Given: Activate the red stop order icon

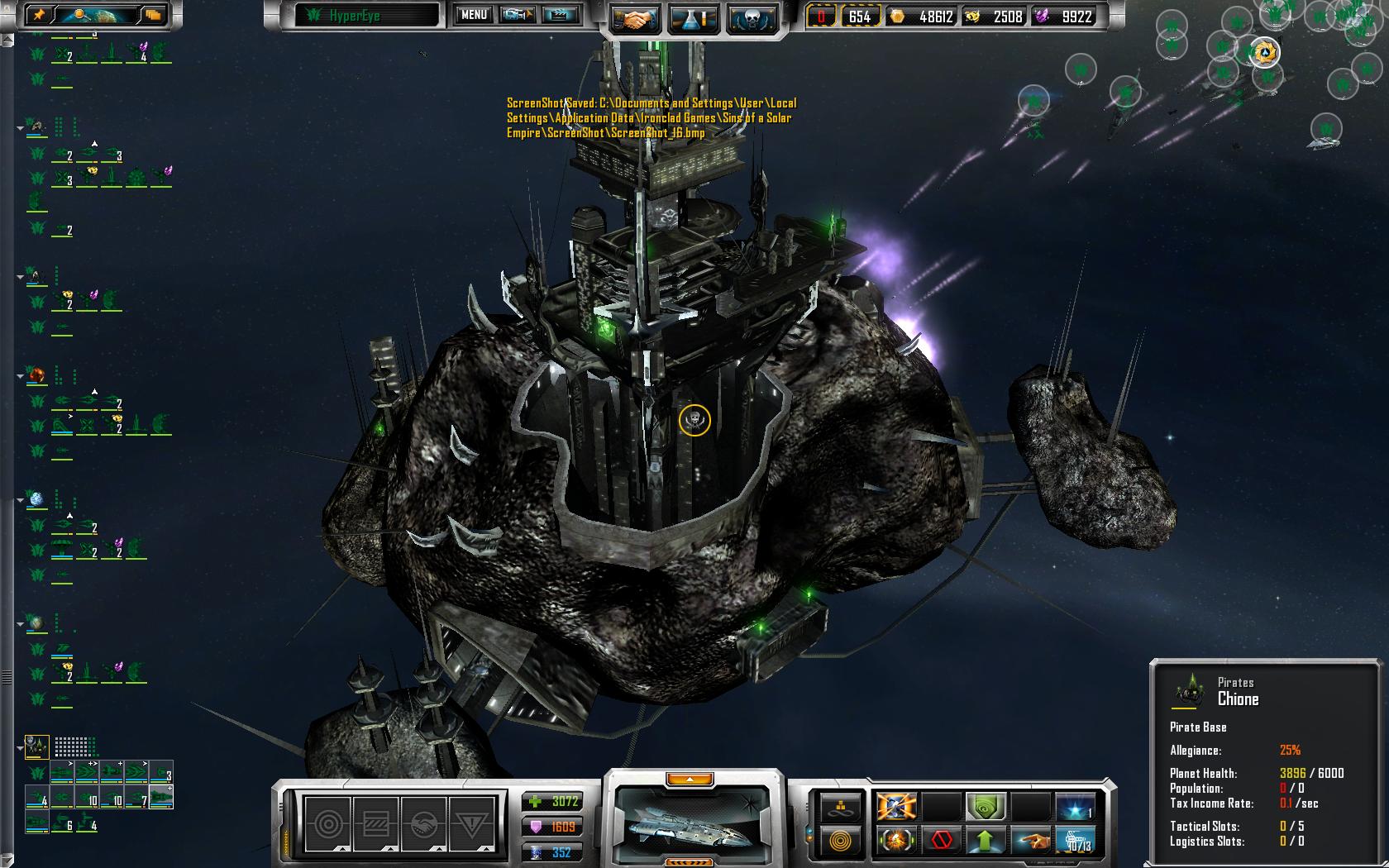Looking at the screenshot, I should click(x=941, y=841).
